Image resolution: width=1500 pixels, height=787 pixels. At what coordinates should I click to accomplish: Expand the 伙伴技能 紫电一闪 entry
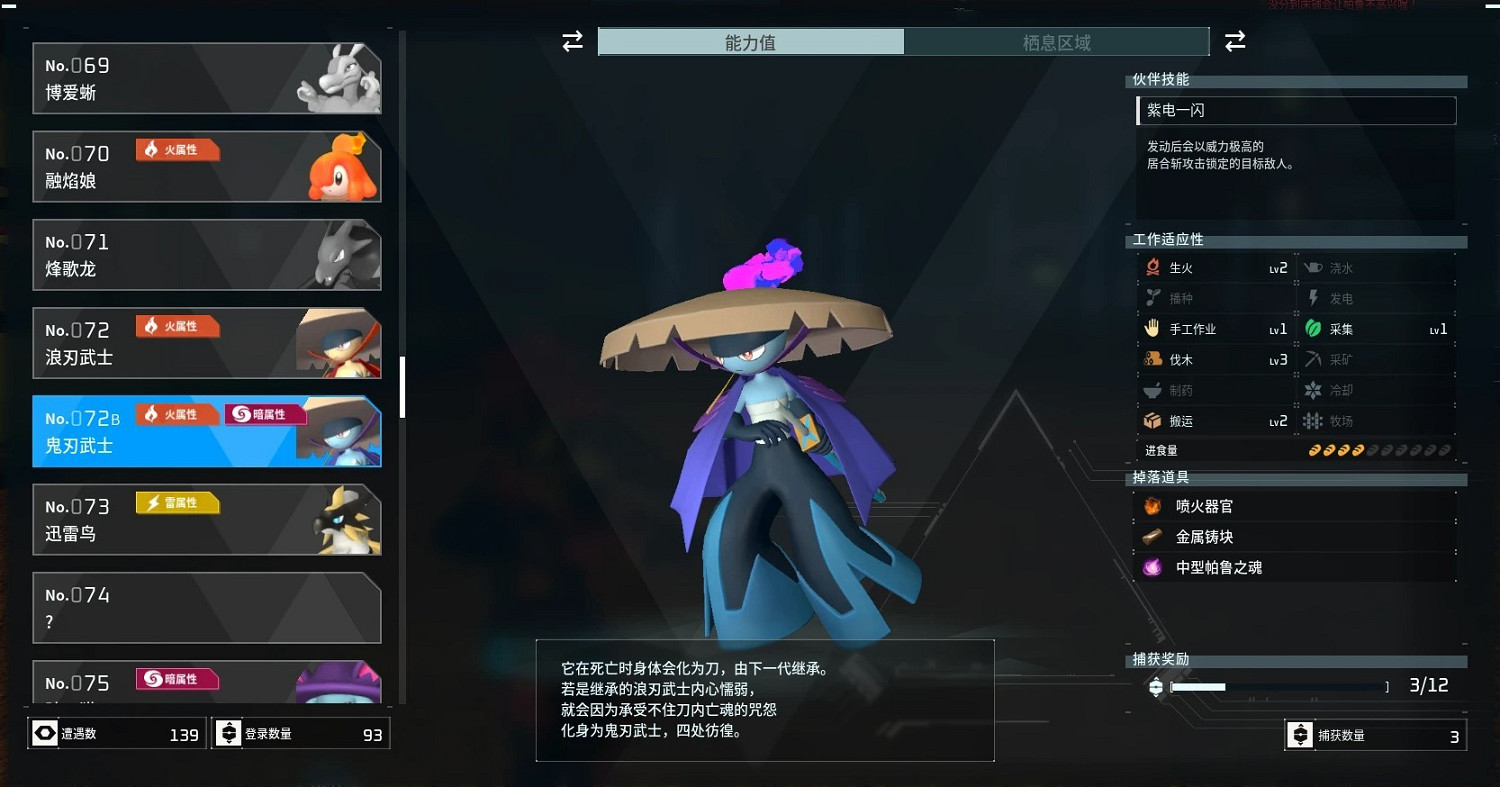click(1295, 110)
